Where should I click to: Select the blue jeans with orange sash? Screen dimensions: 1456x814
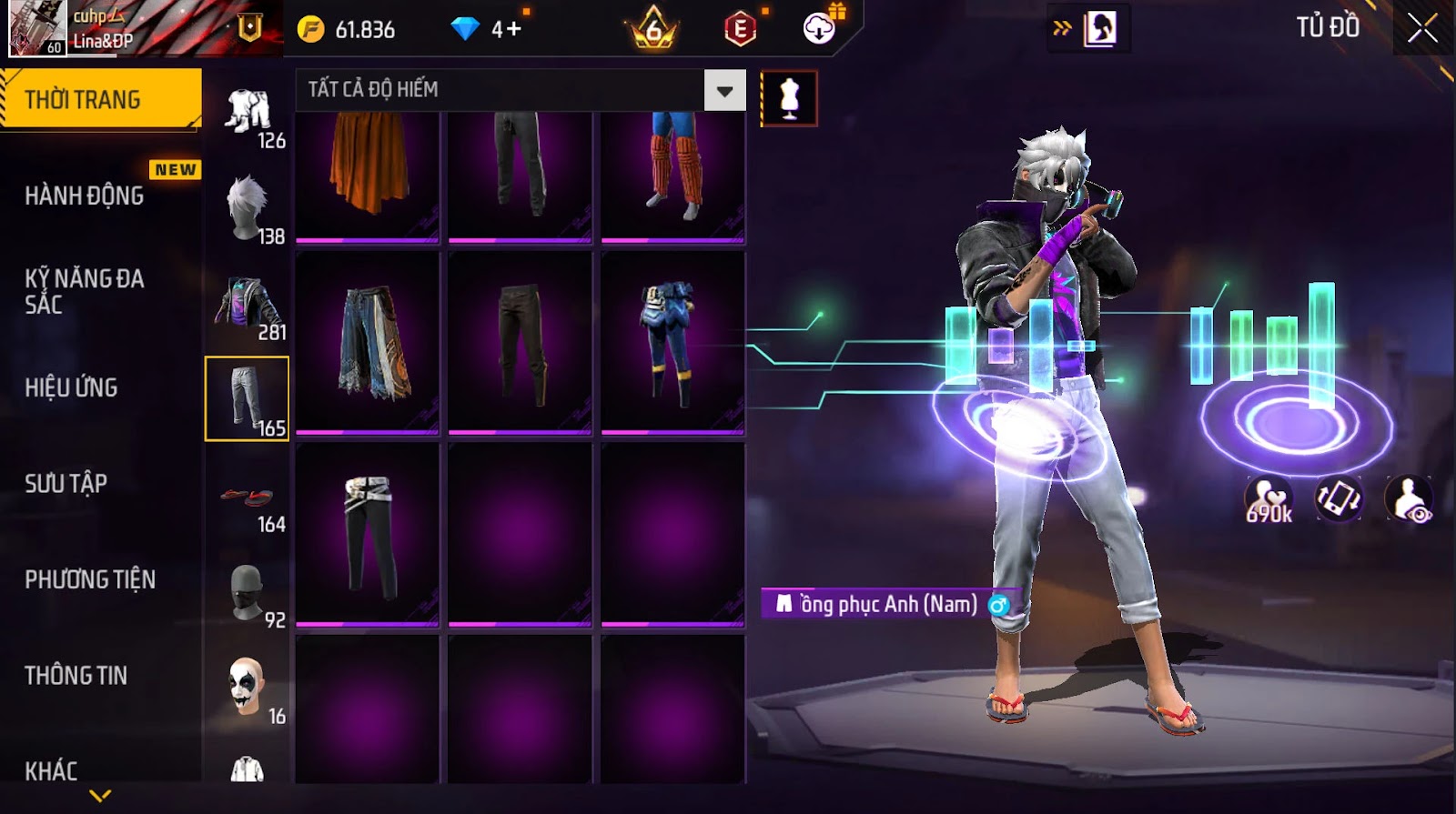point(368,343)
